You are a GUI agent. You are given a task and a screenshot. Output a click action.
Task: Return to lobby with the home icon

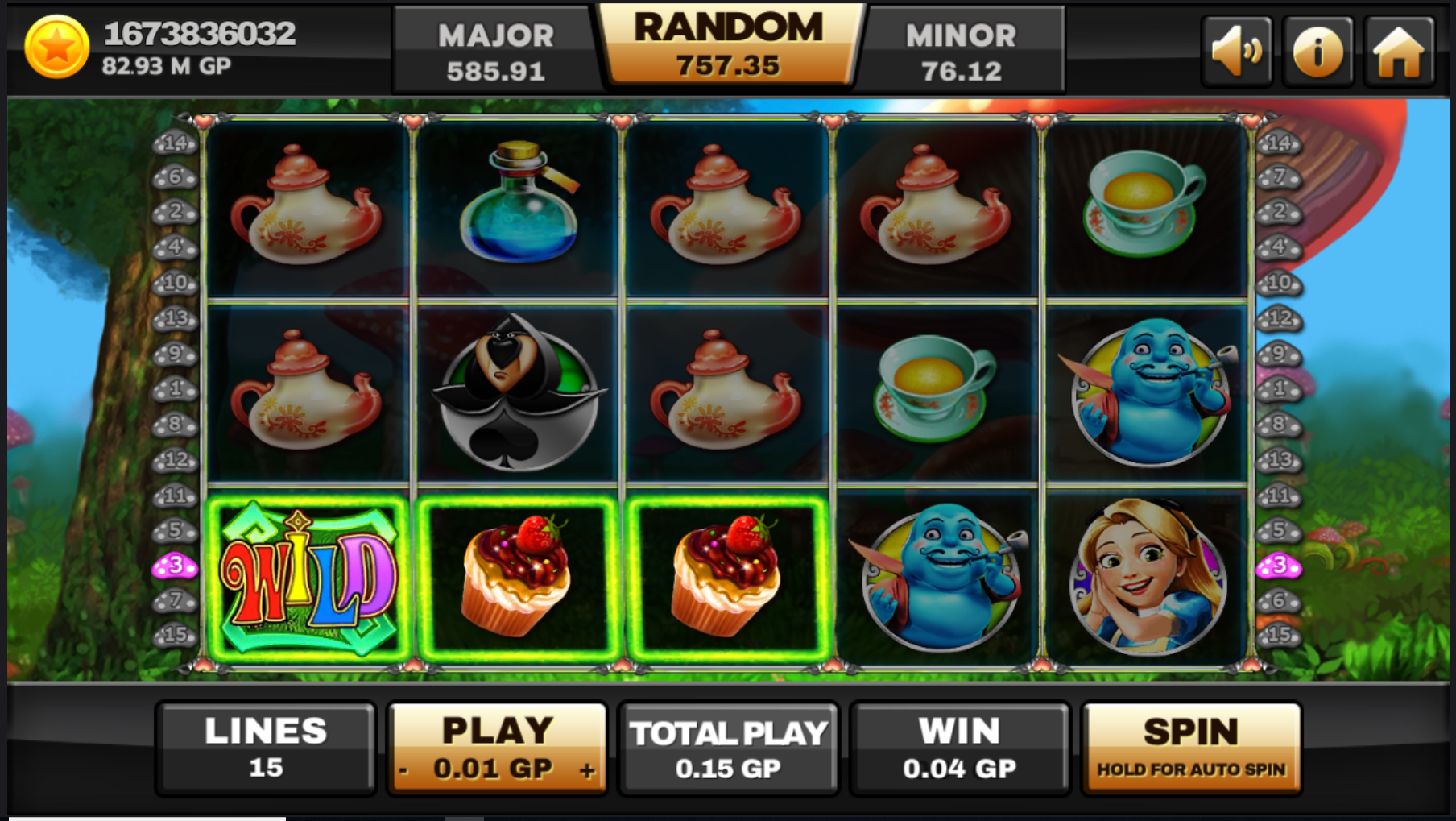pos(1399,52)
